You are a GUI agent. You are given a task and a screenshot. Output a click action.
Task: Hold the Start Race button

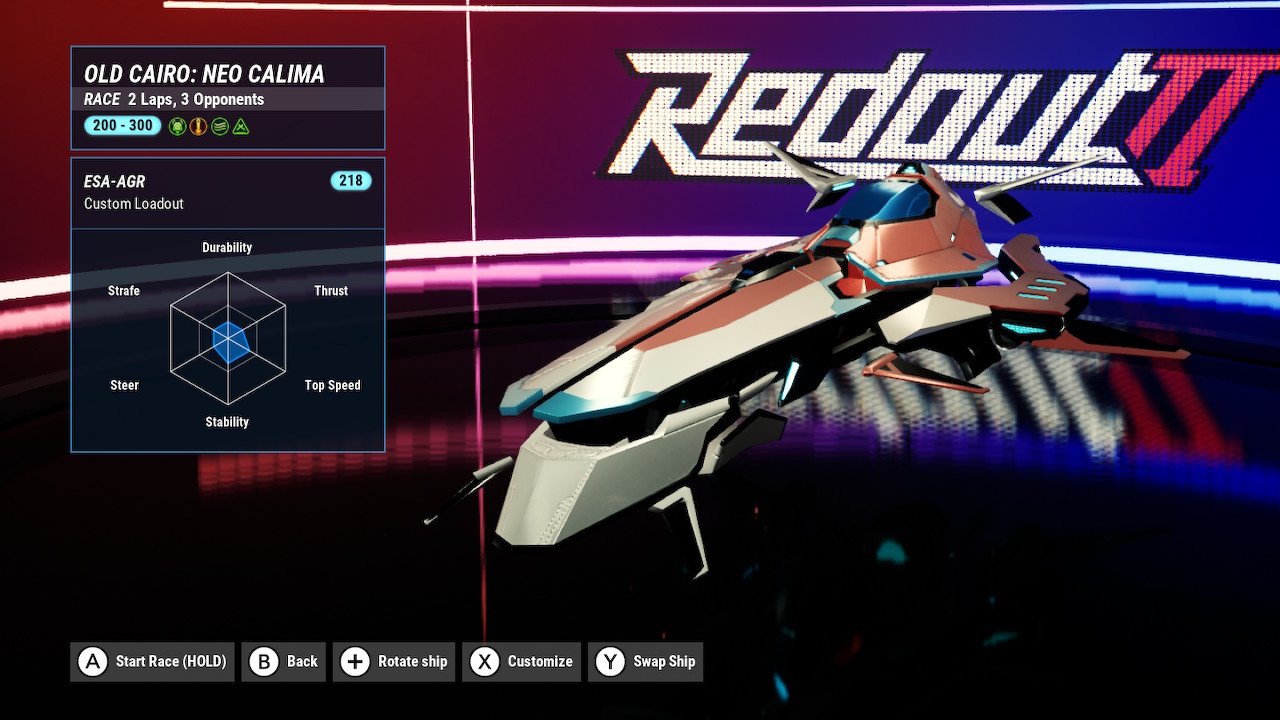pos(152,661)
